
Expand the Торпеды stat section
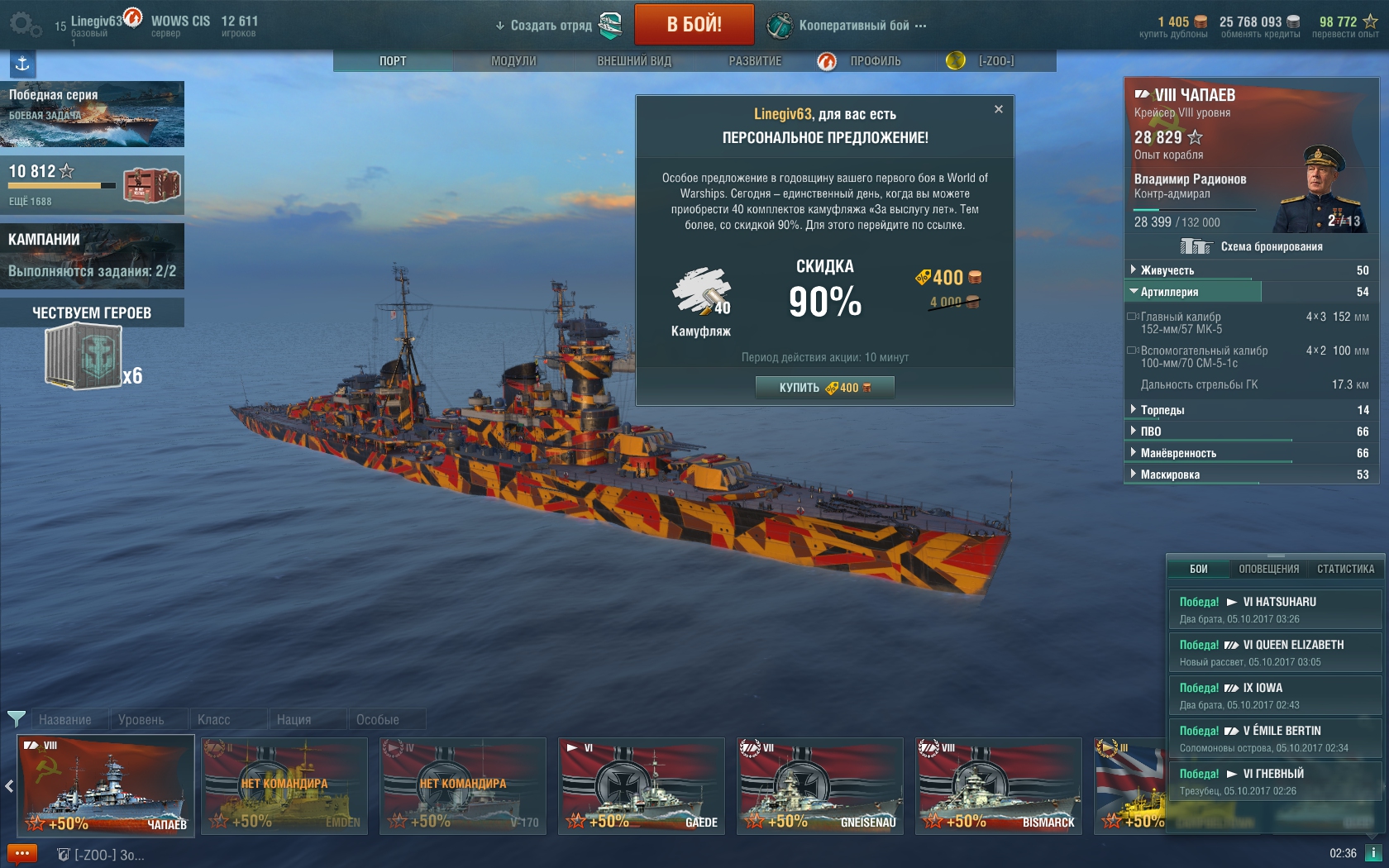point(1162,410)
